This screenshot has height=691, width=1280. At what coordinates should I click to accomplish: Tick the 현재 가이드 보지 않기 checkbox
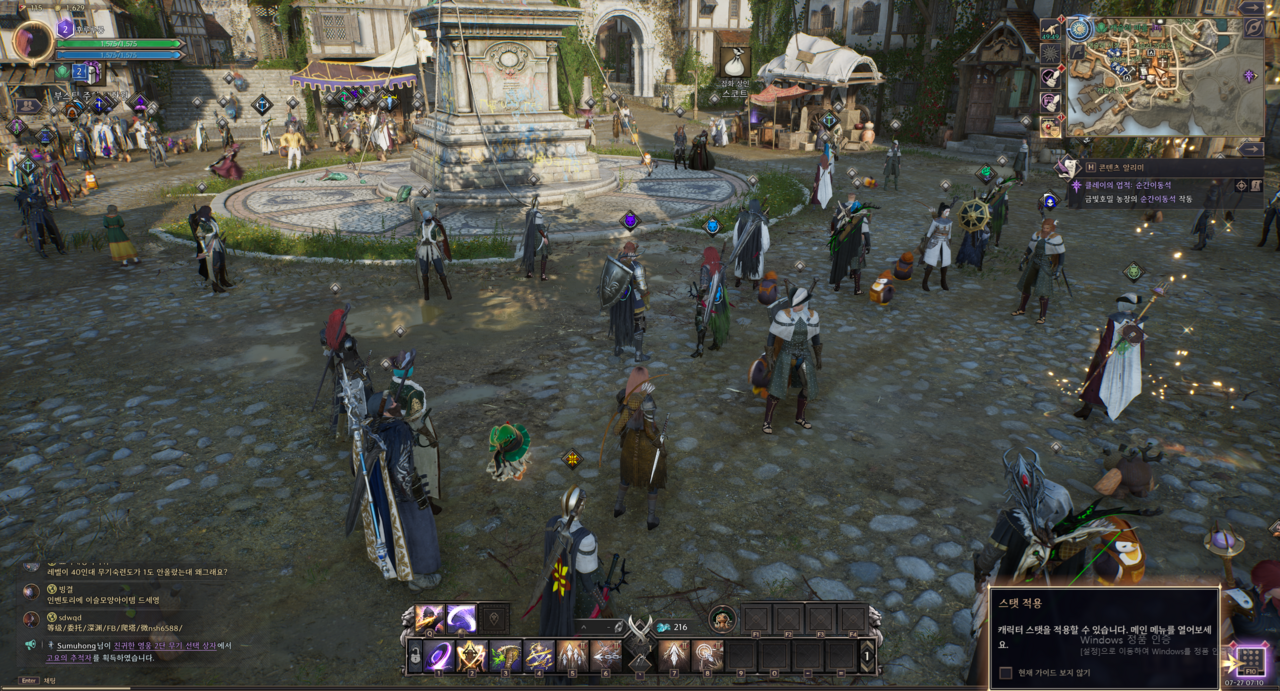(1006, 673)
